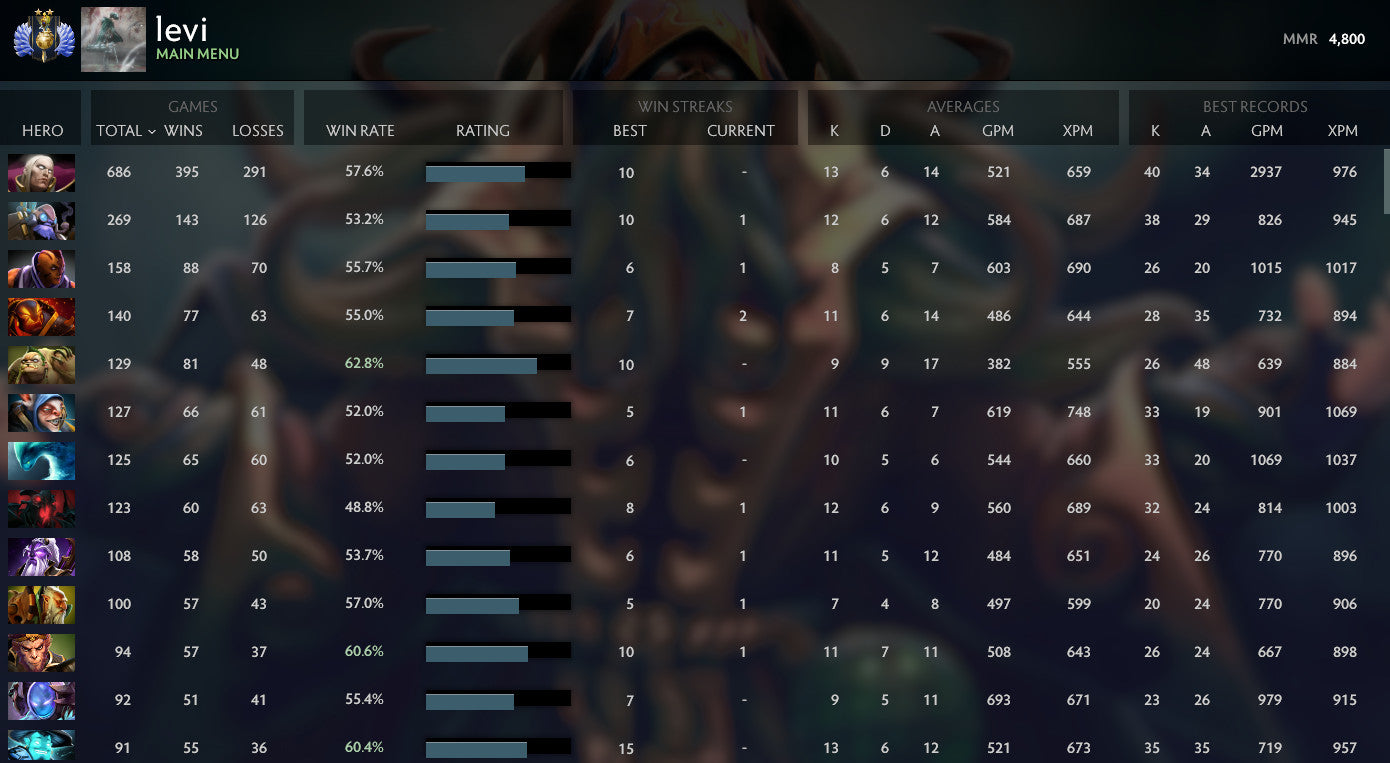Click the GPM header under AVERAGES

point(998,130)
